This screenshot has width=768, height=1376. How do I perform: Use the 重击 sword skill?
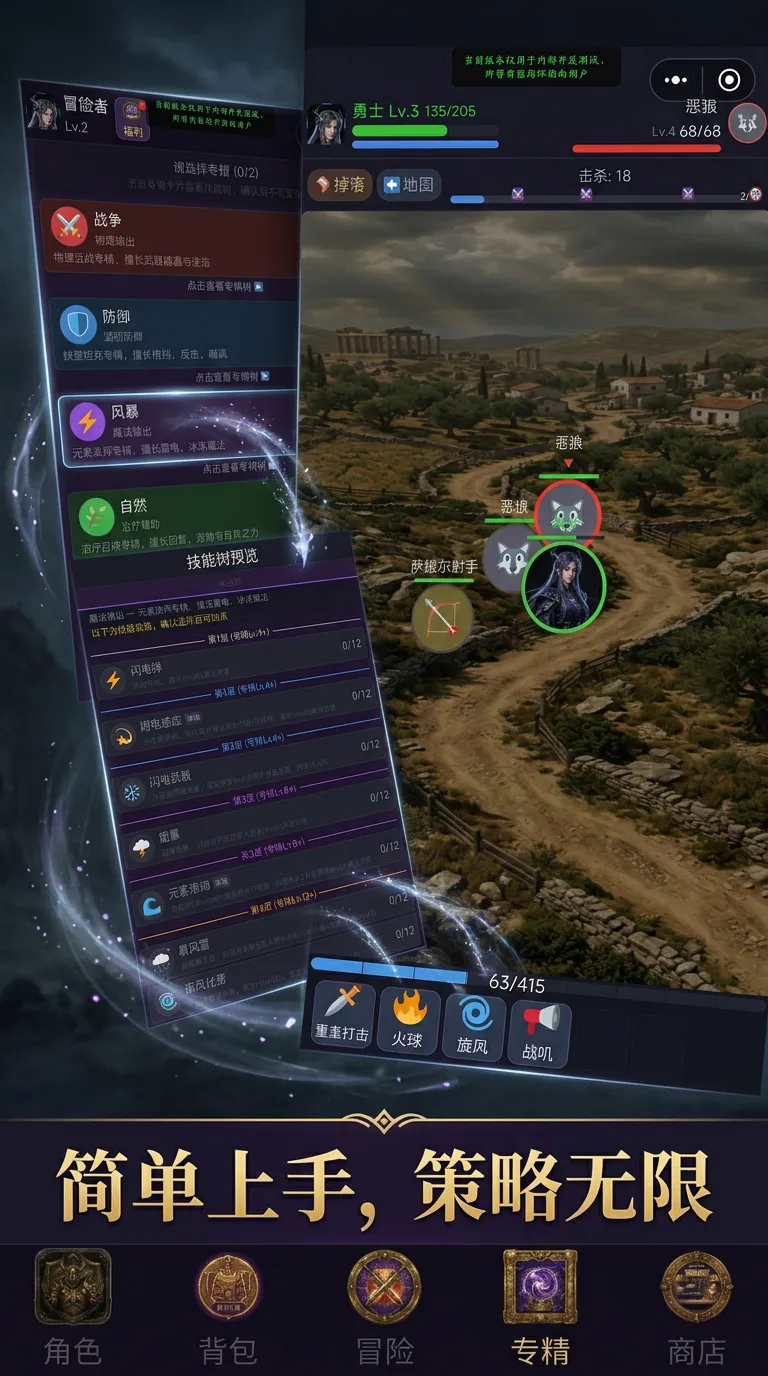[x=342, y=1016]
